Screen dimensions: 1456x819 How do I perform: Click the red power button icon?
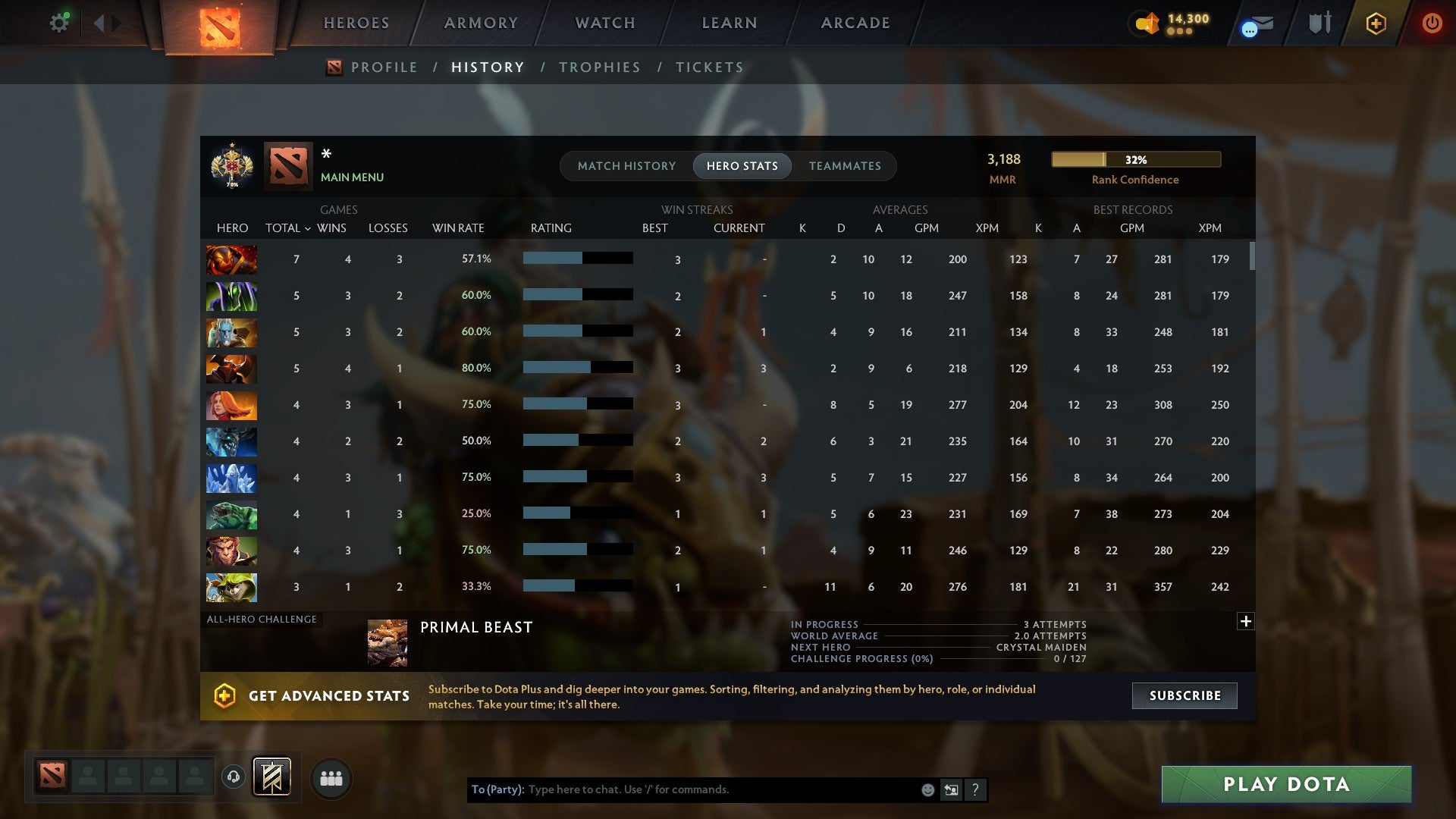click(x=1432, y=23)
